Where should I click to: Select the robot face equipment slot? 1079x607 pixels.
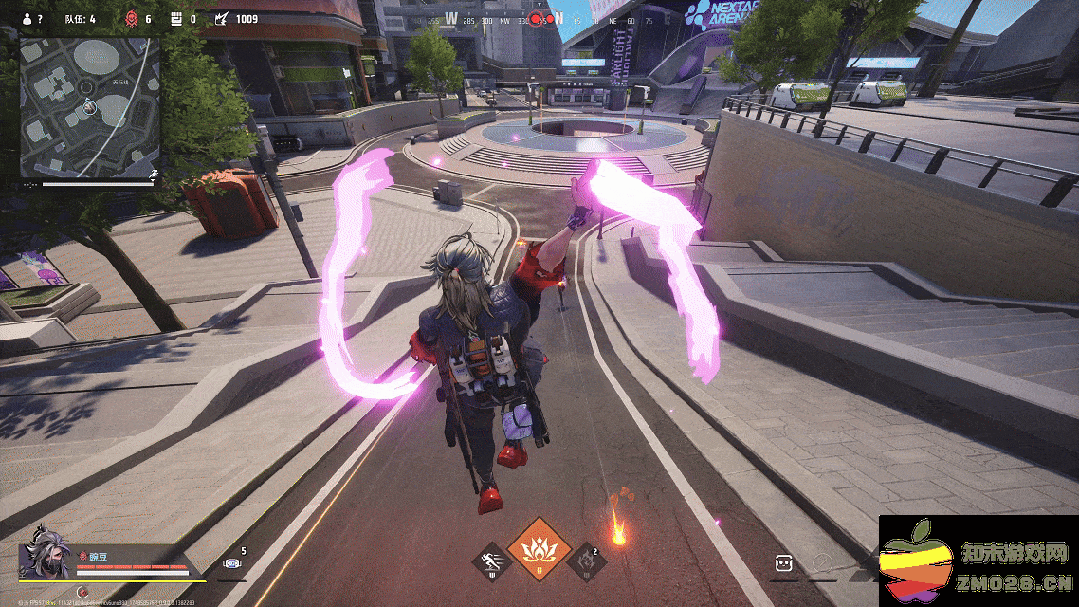(783, 565)
